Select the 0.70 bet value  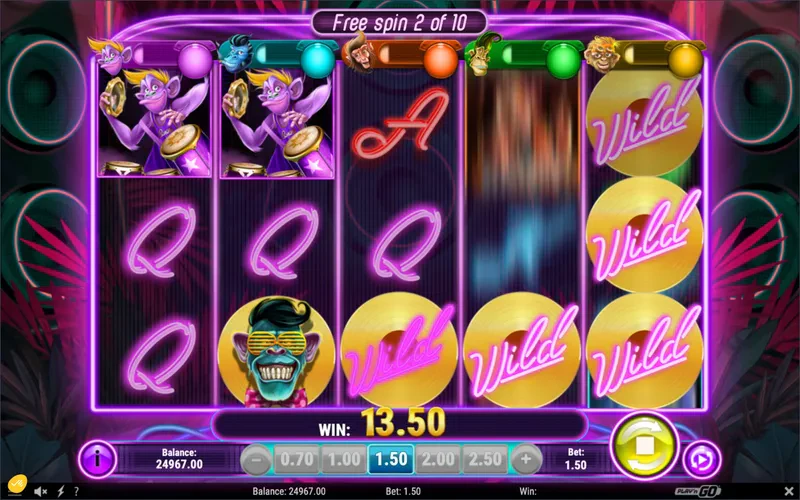[x=296, y=460]
